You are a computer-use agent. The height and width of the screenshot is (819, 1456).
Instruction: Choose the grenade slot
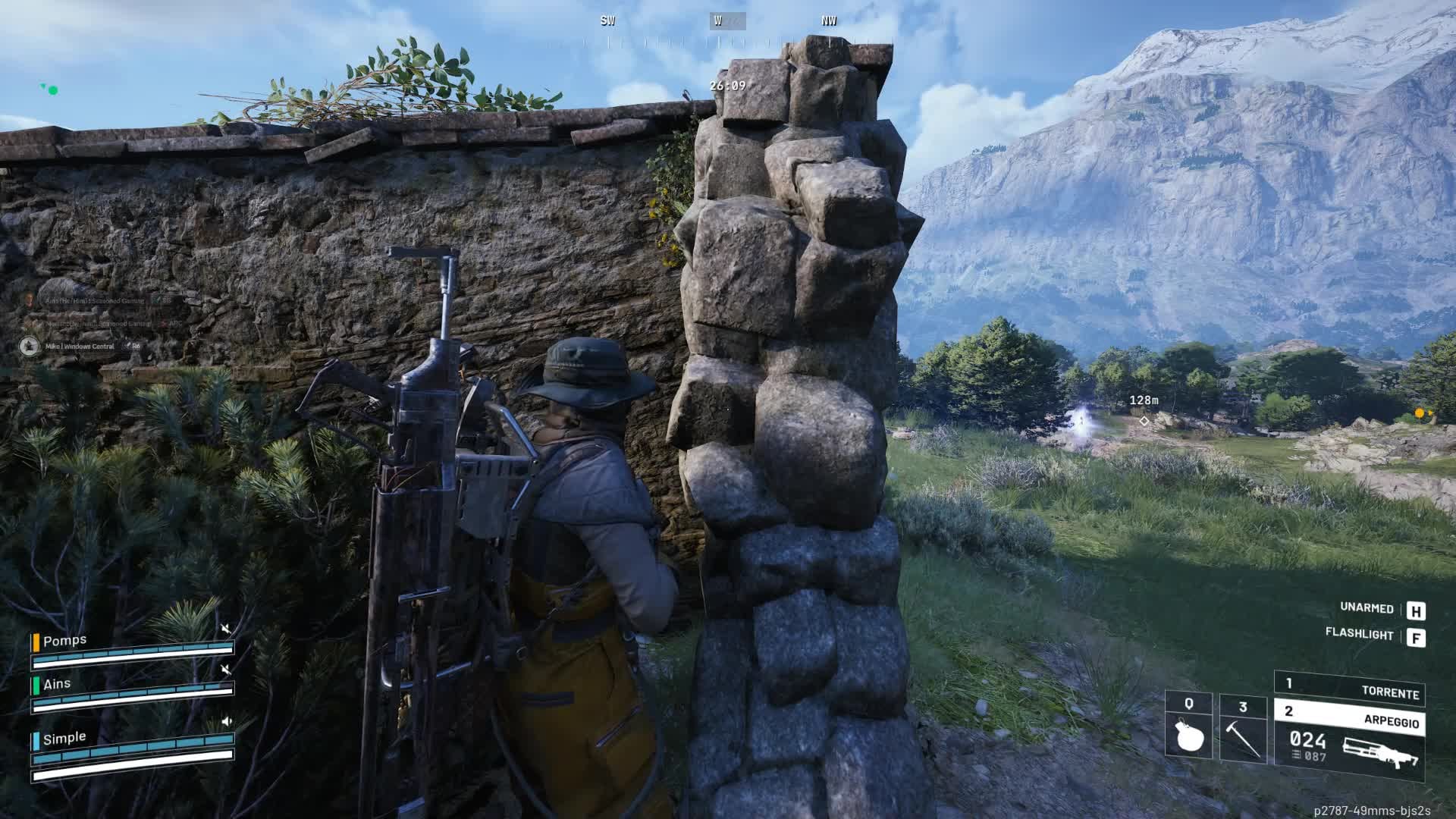tap(1188, 726)
